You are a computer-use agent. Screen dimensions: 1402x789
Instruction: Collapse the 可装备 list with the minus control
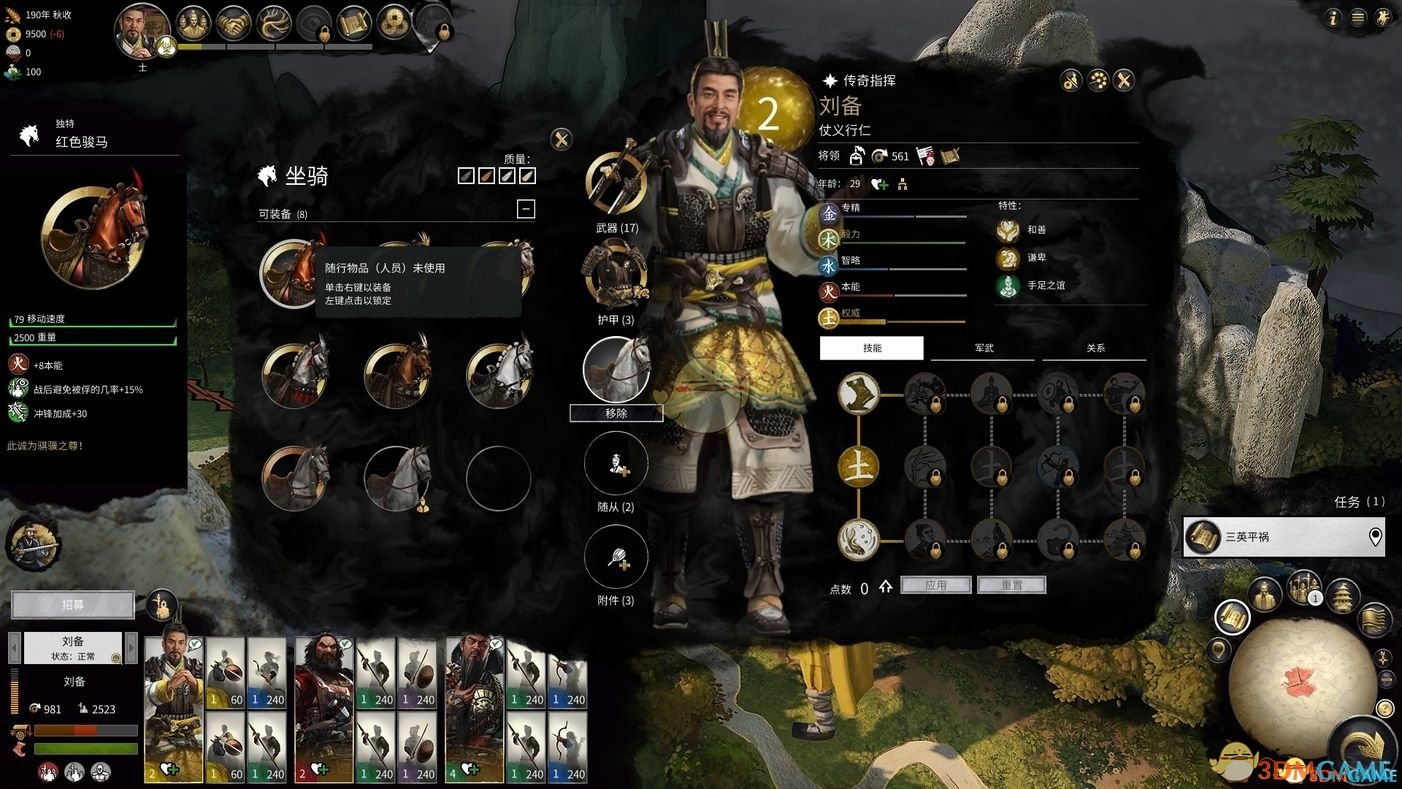pos(526,209)
